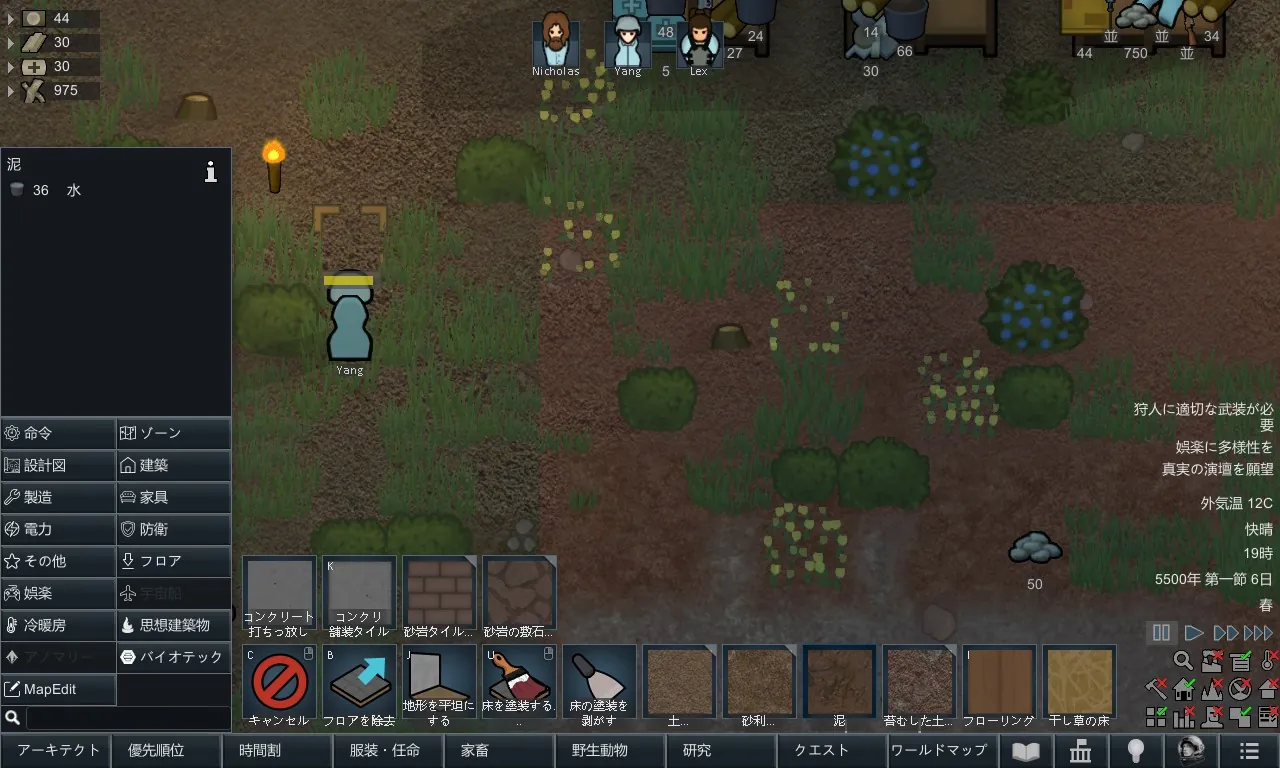Viewport: 1280px width, 768px height.
Task: Select colonist Nicholas's portrait
Action: (x=555, y=40)
